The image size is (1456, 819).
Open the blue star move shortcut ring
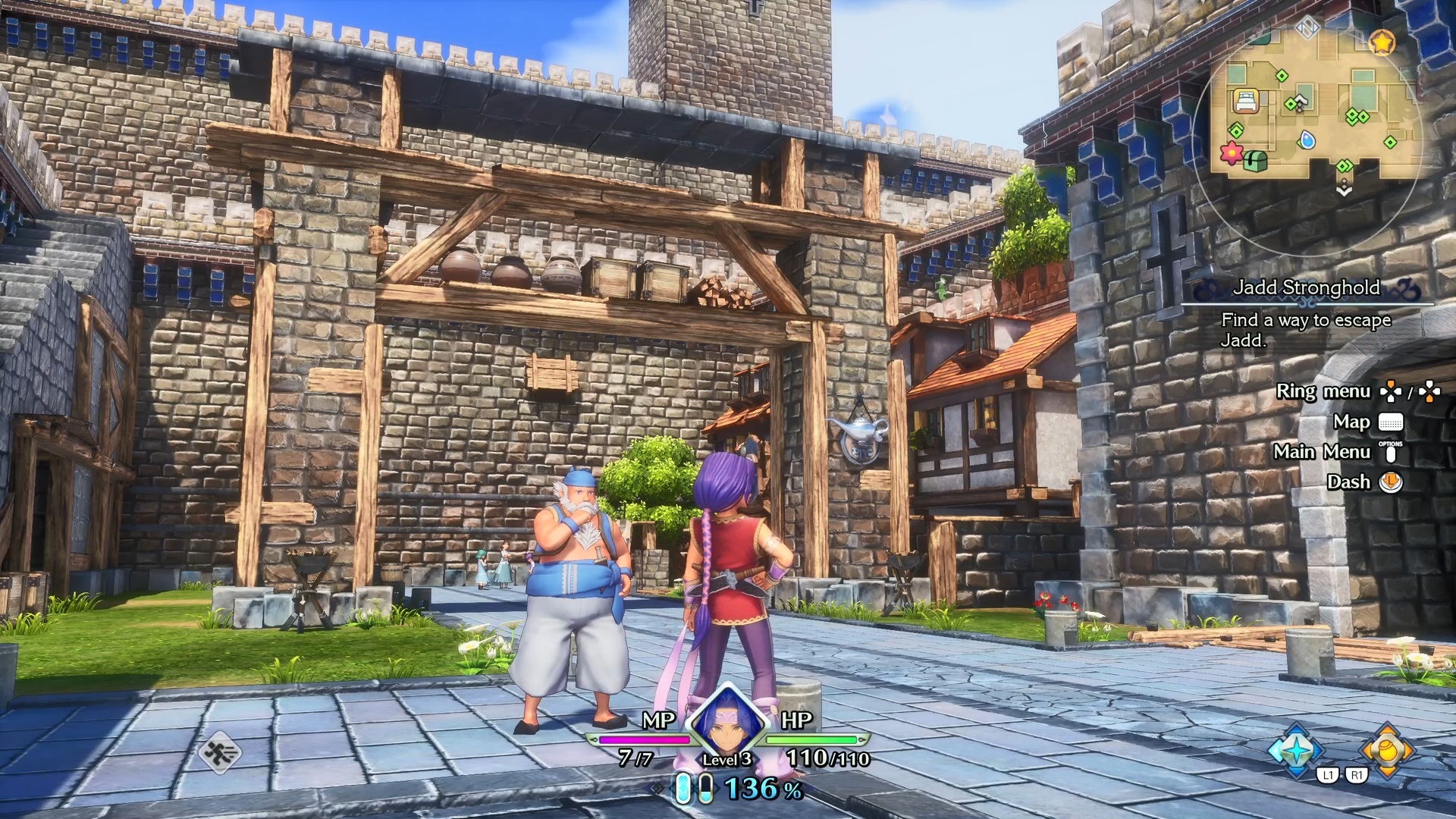coord(1296,750)
